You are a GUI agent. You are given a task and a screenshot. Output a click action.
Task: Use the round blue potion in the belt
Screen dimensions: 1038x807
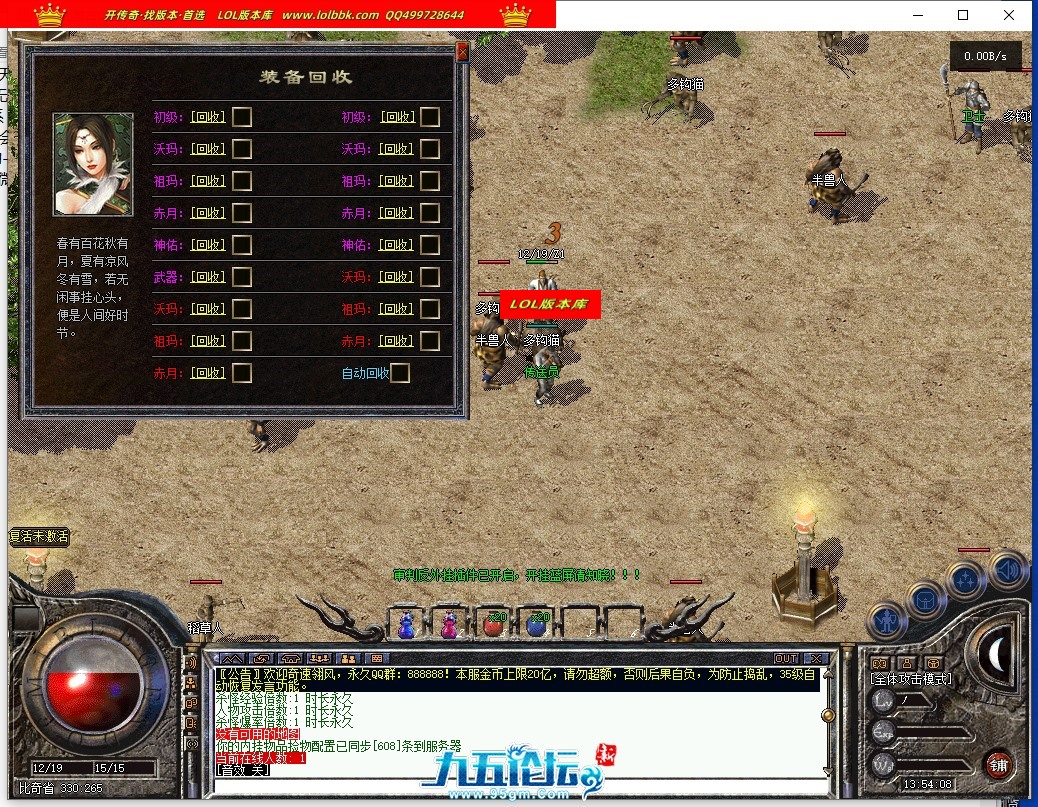(x=538, y=624)
